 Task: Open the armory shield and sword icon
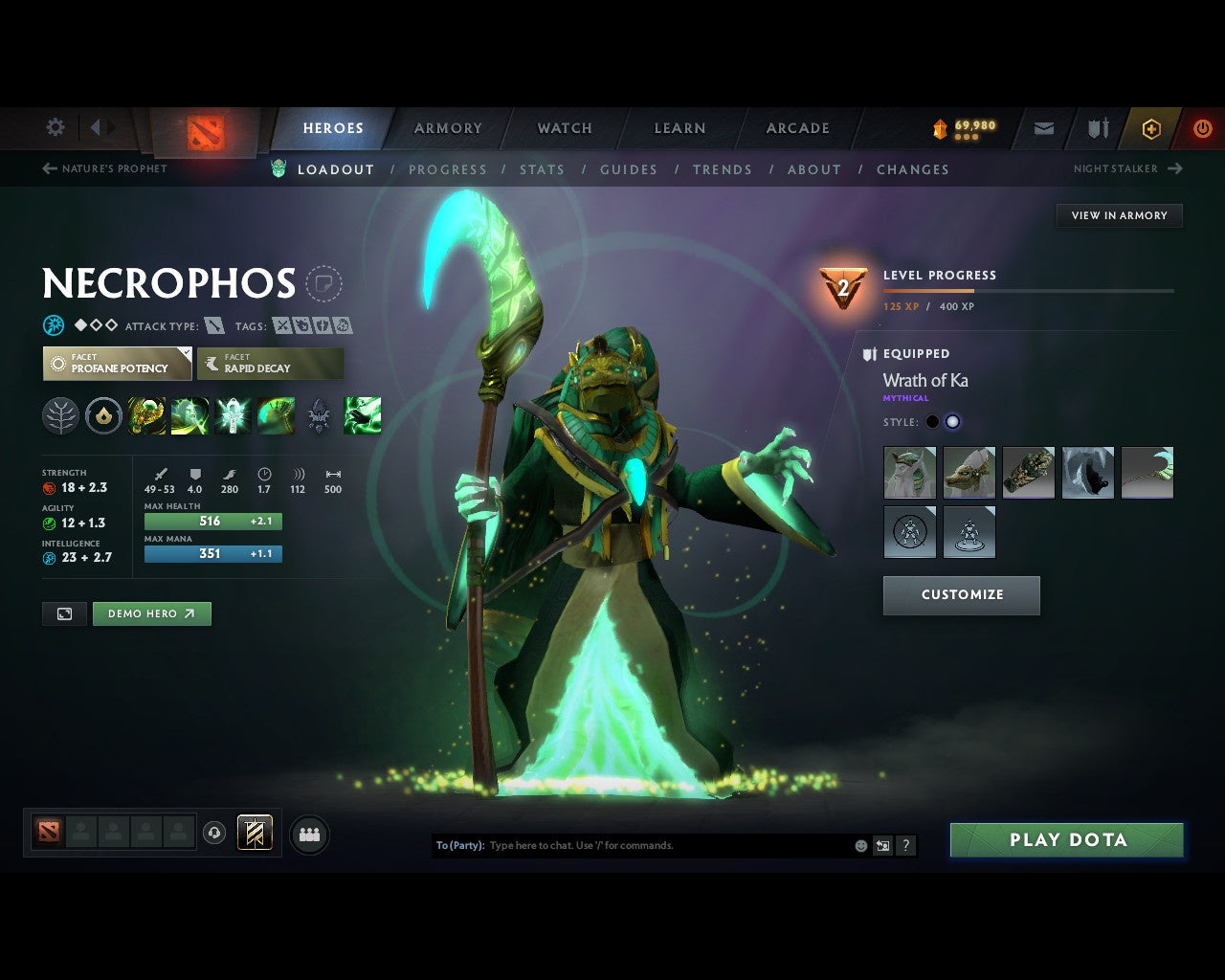point(1097,128)
